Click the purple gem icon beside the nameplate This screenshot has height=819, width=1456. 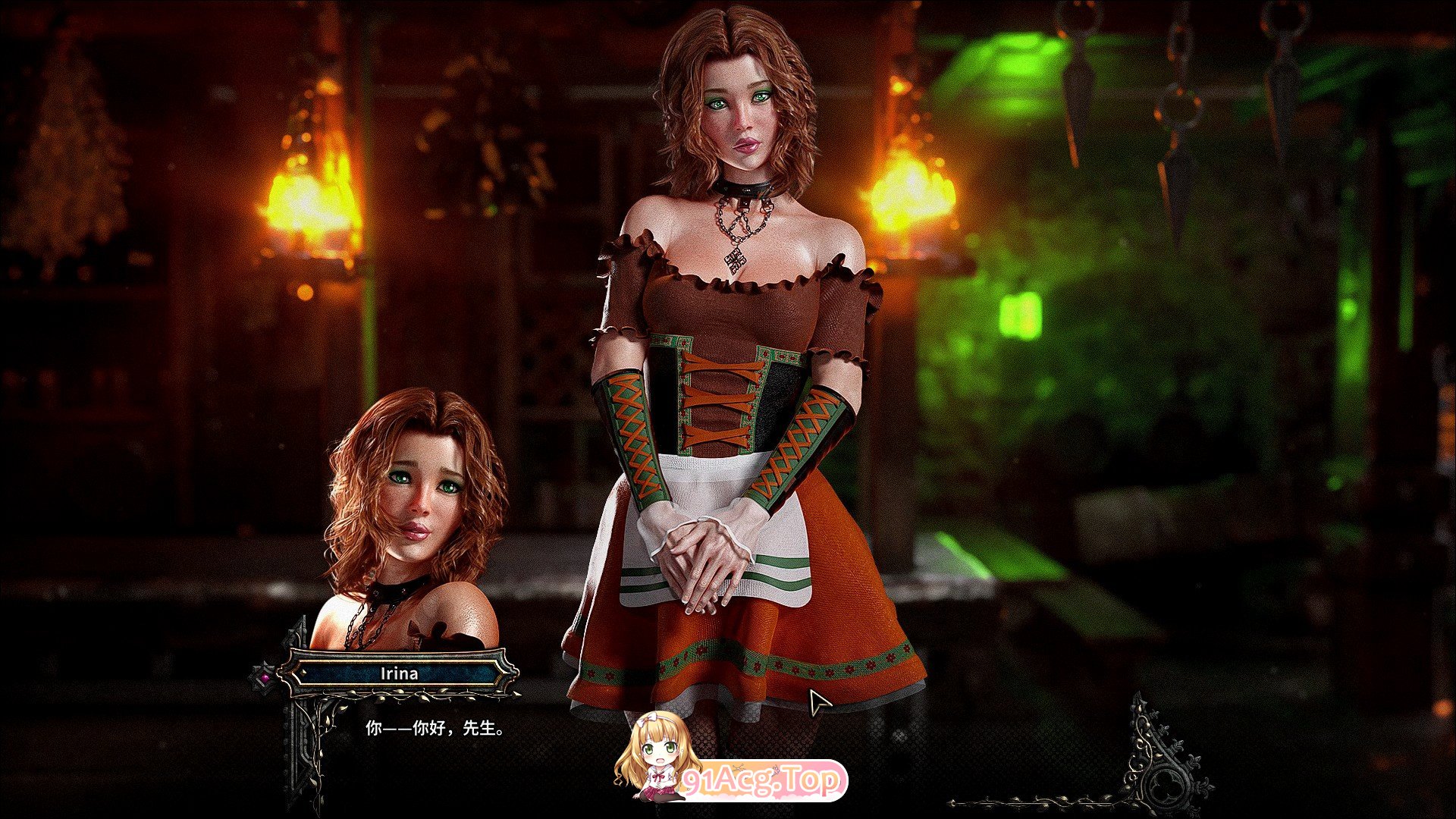[x=265, y=676]
